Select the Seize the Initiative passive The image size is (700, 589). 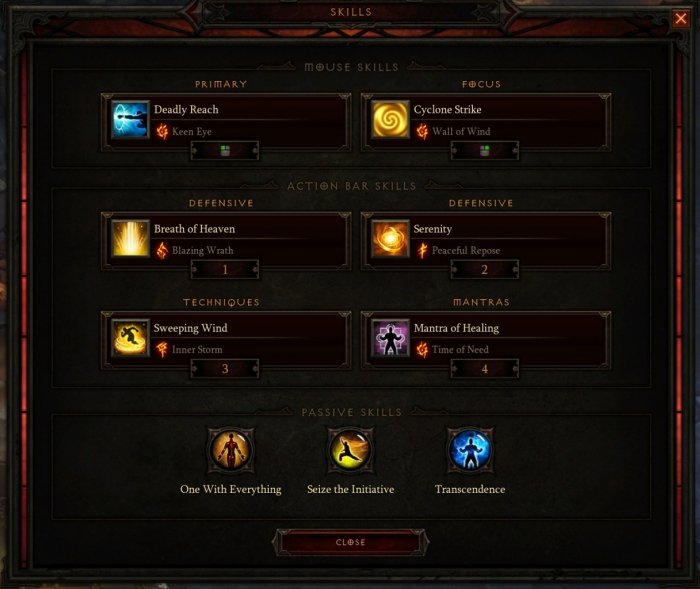tap(350, 452)
